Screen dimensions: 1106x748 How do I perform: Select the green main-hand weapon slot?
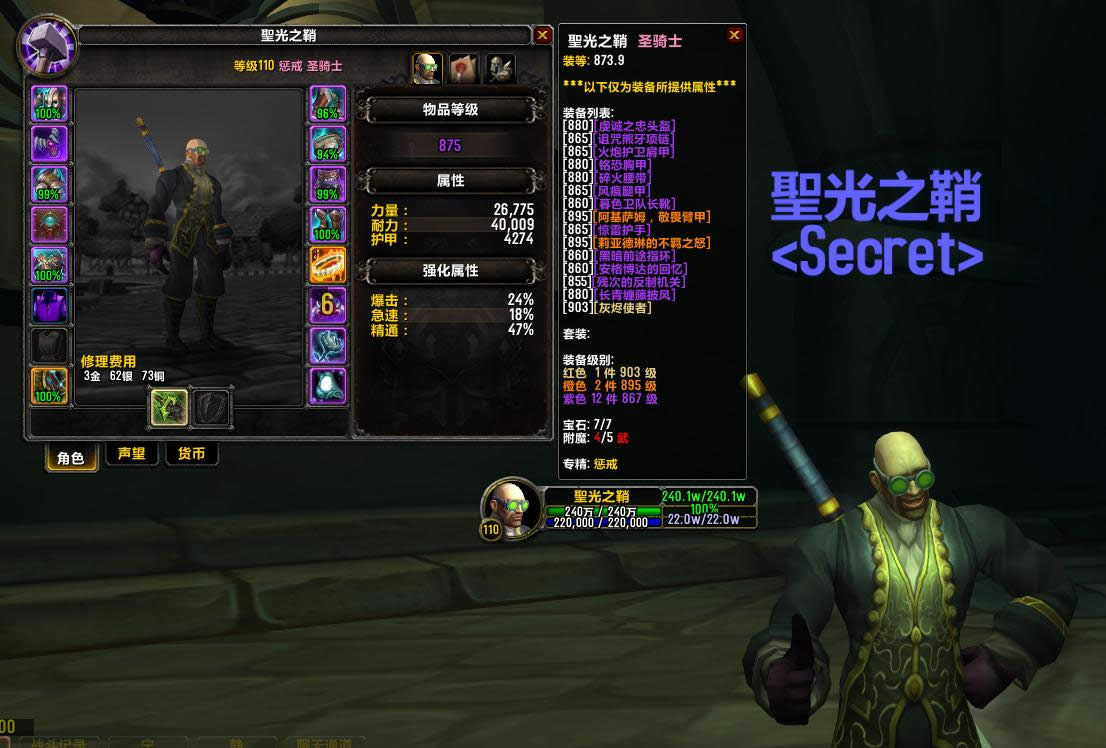[169, 407]
